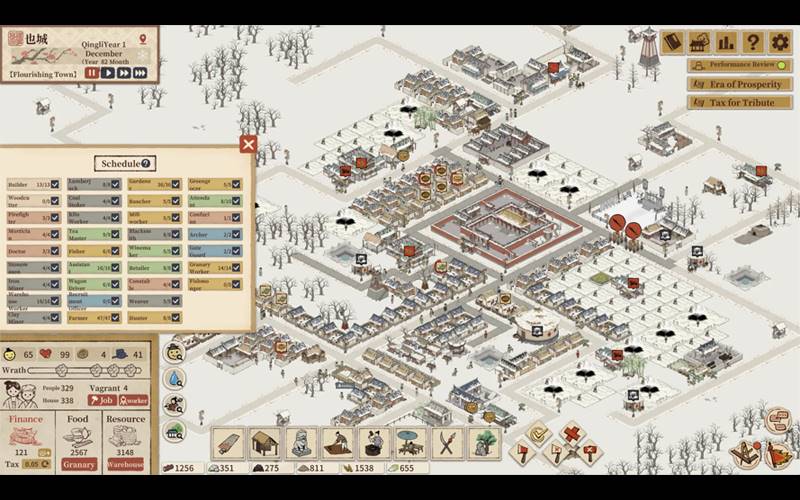Open the Schedule help question mark
Viewport: 800px width, 500px height.
click(x=146, y=163)
